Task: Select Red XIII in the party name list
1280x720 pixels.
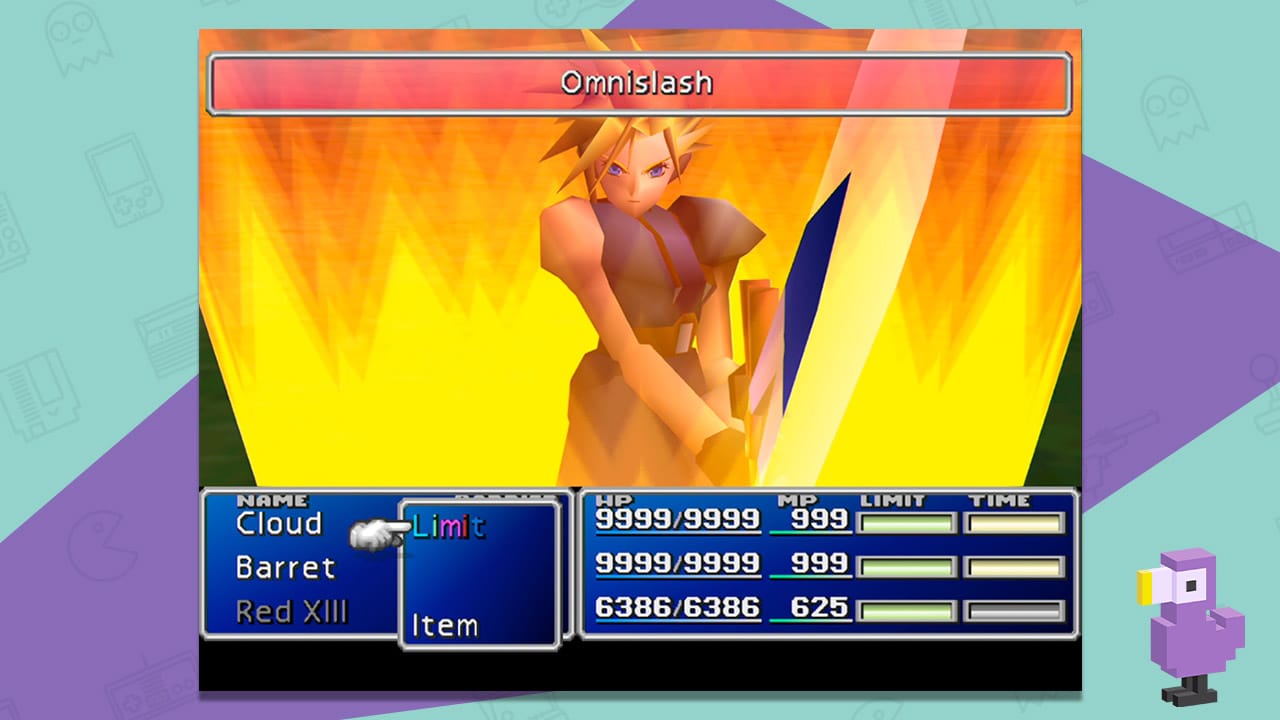Action: pyautogui.click(x=291, y=612)
